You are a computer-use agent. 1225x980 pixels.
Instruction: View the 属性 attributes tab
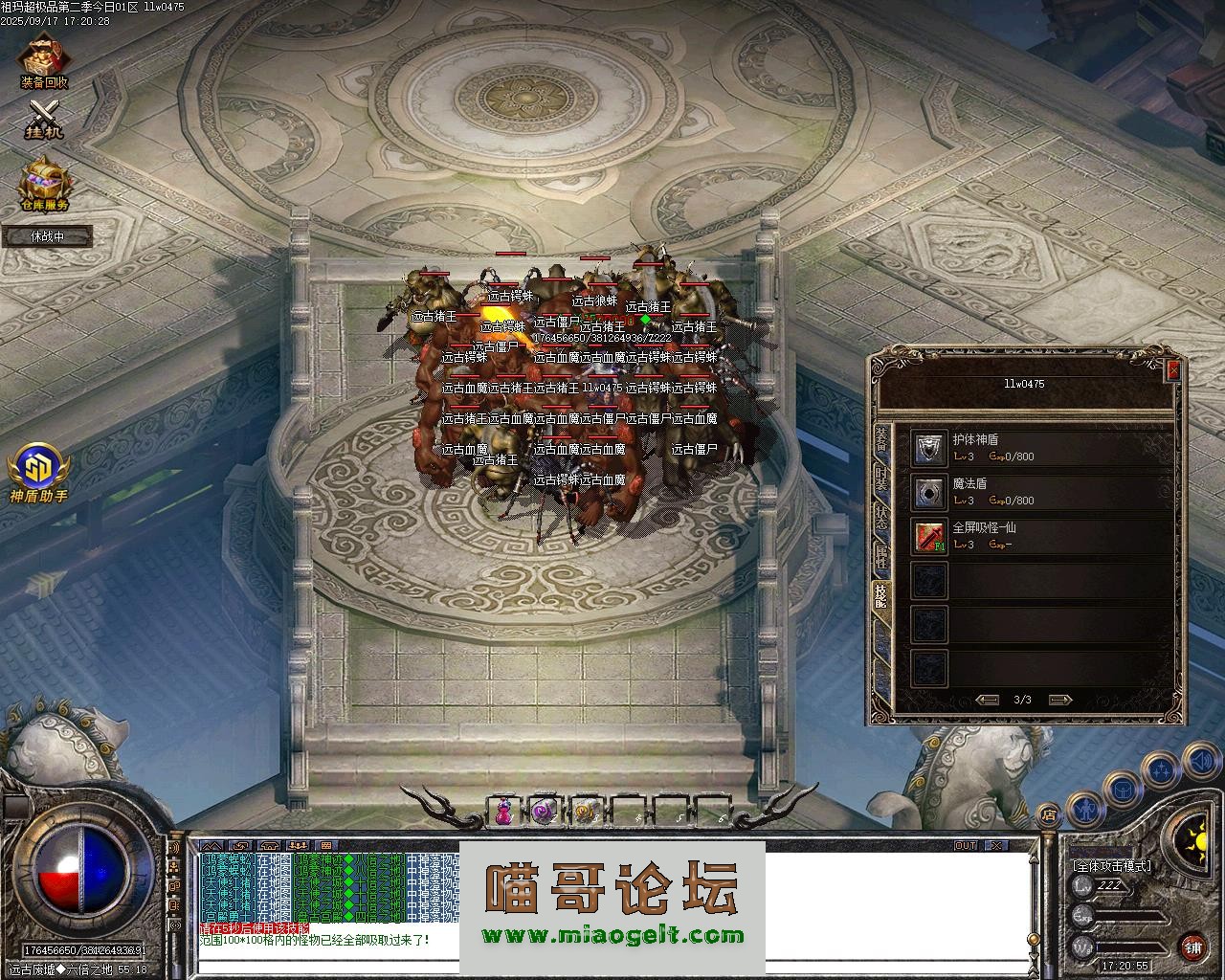880,559
